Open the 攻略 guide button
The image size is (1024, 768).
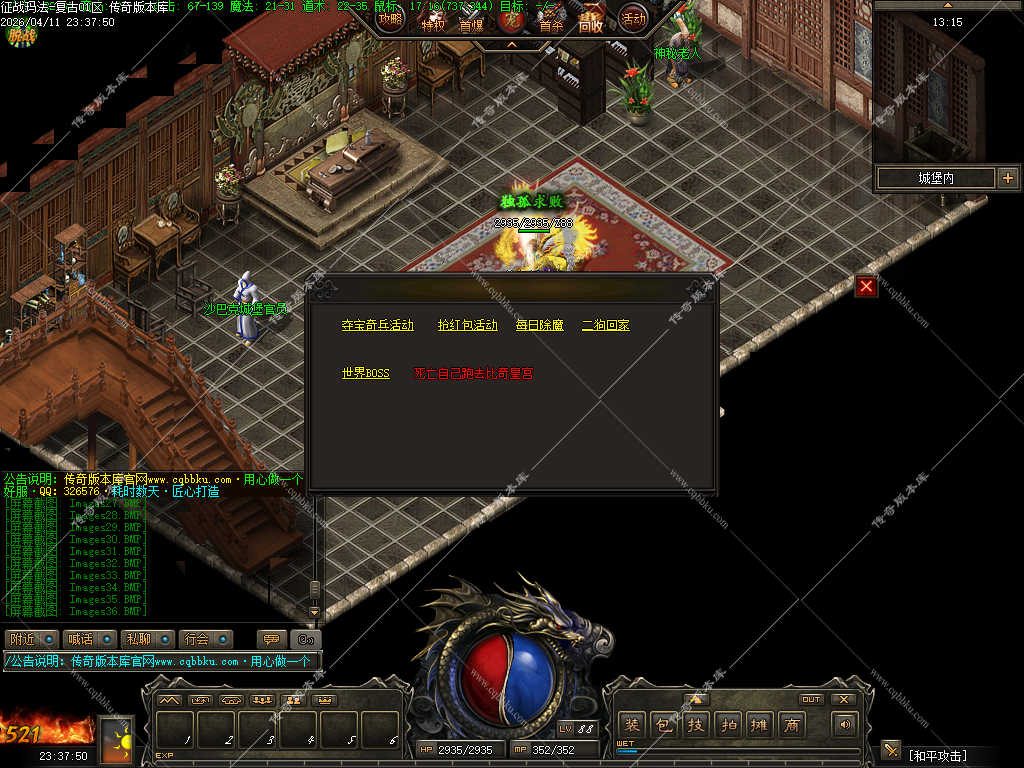tap(391, 18)
